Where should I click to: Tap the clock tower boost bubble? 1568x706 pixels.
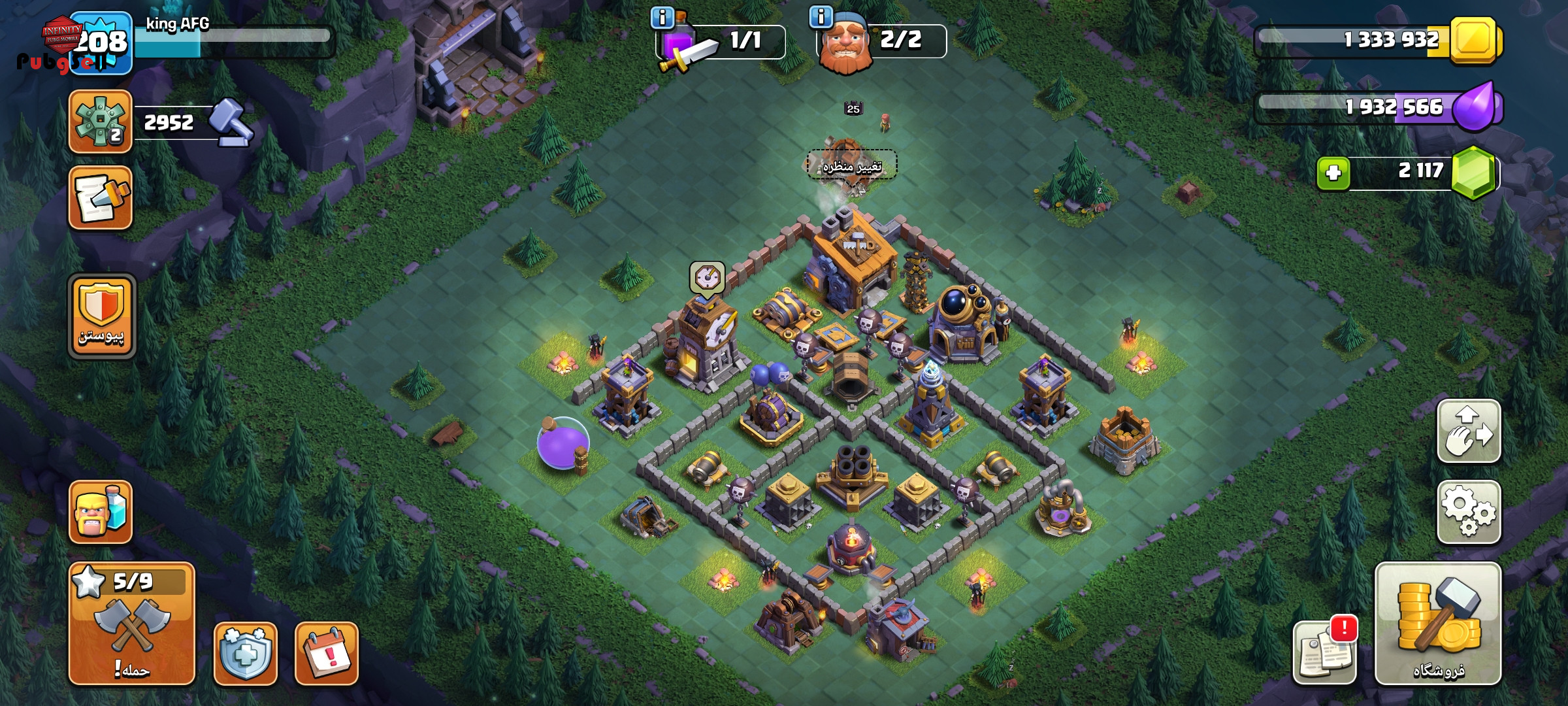coord(707,278)
